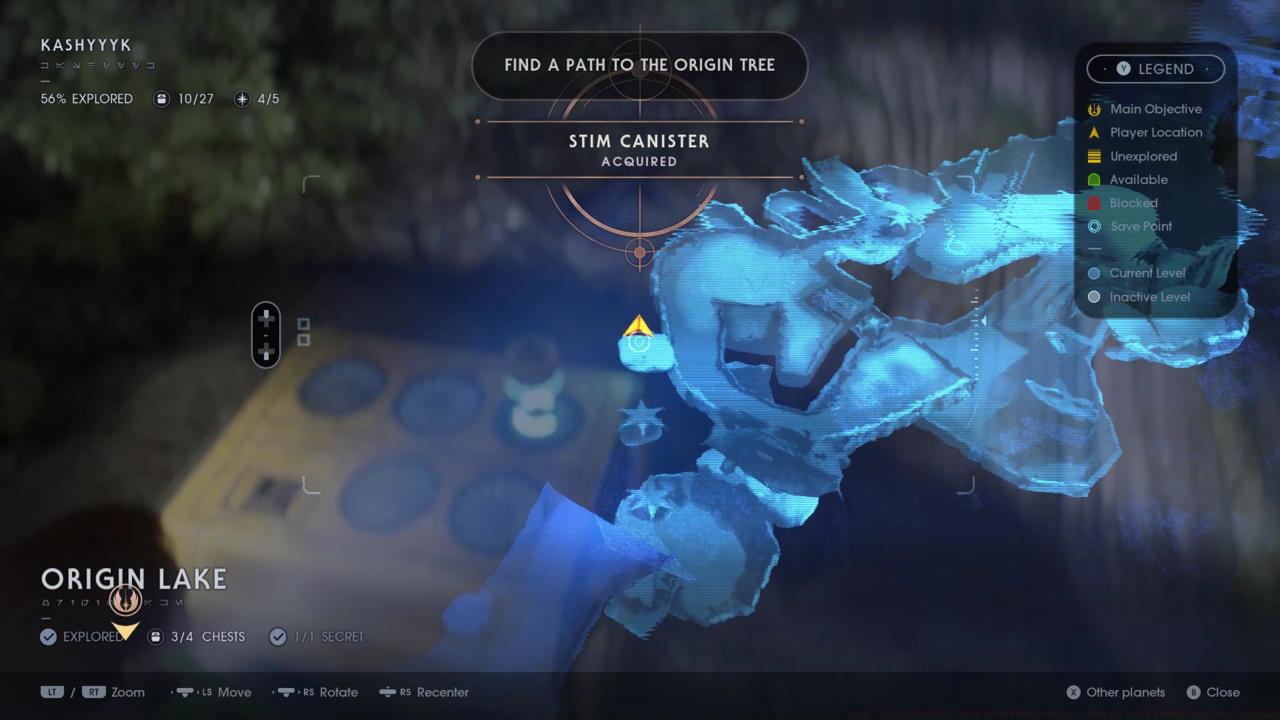Select the Blocked red indicator in the legend
This screenshot has height=720, width=1280.
point(1094,203)
